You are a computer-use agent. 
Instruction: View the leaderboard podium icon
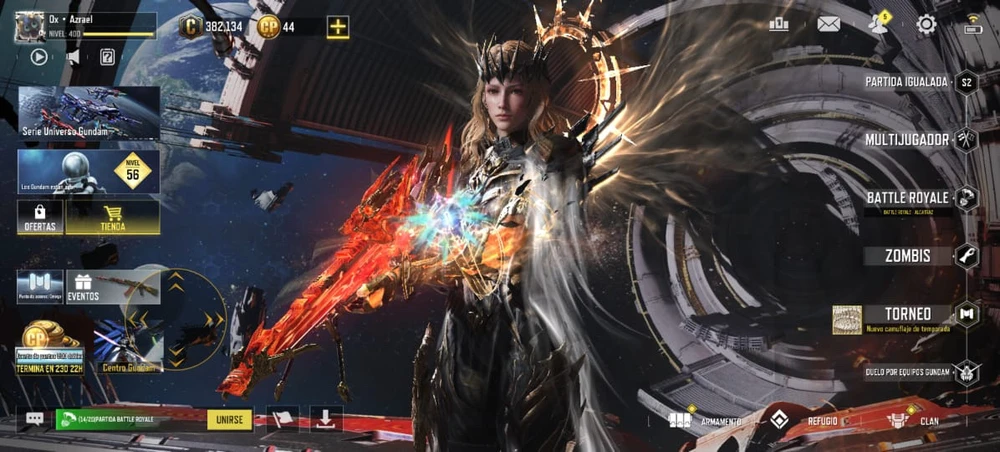click(779, 25)
